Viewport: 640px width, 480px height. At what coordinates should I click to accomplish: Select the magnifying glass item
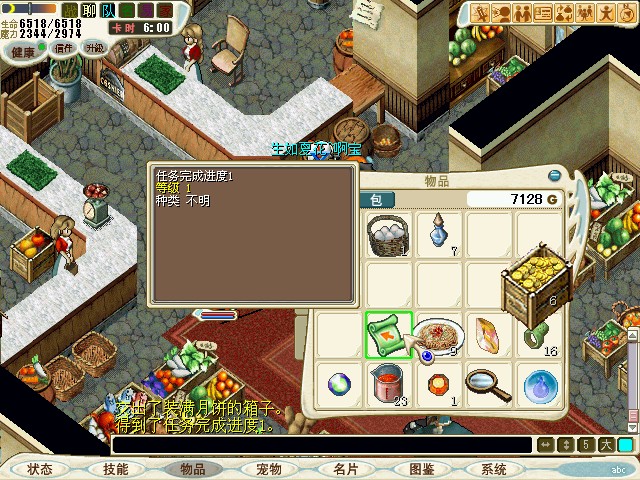(x=488, y=382)
